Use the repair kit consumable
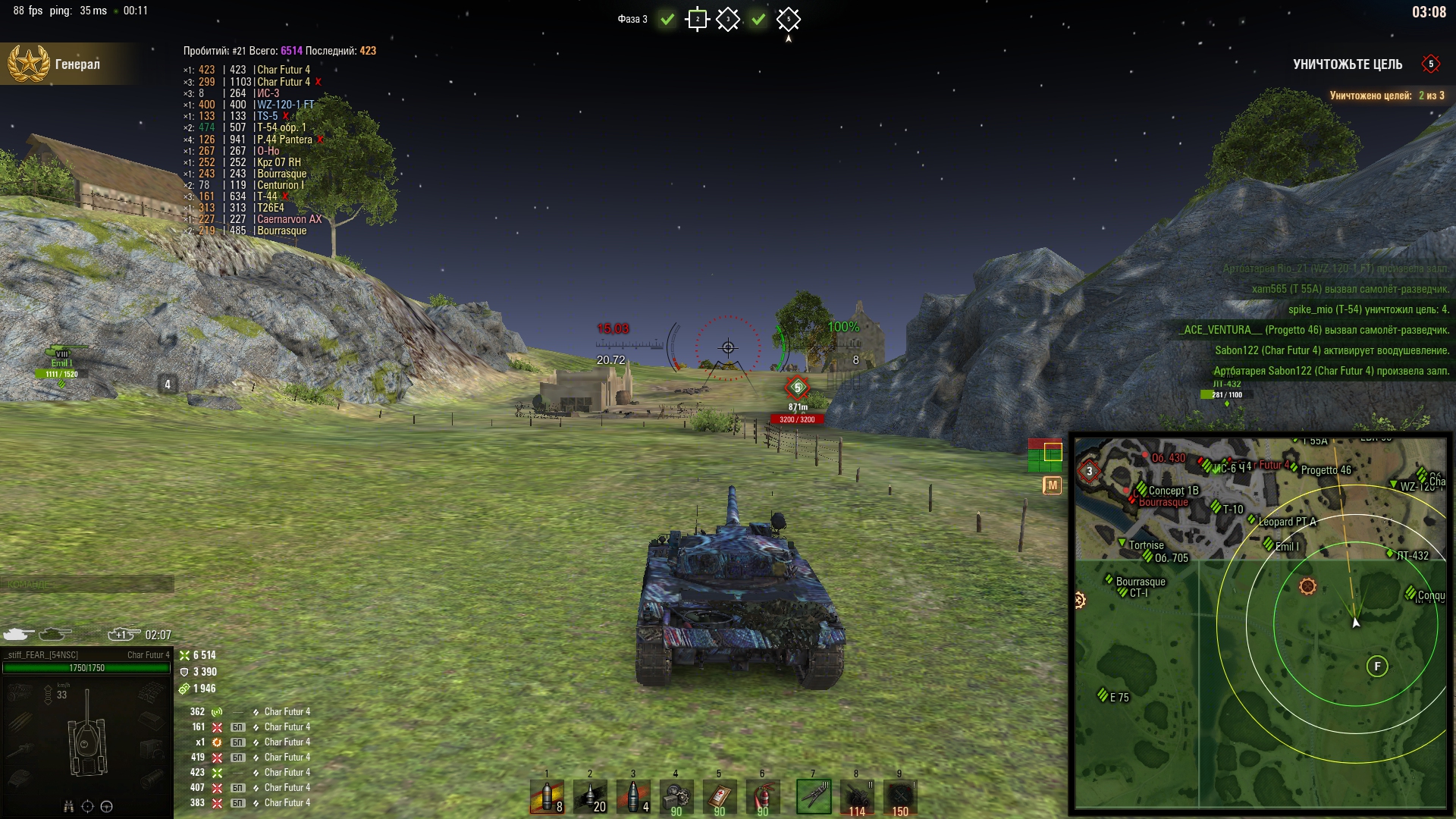 click(676, 798)
